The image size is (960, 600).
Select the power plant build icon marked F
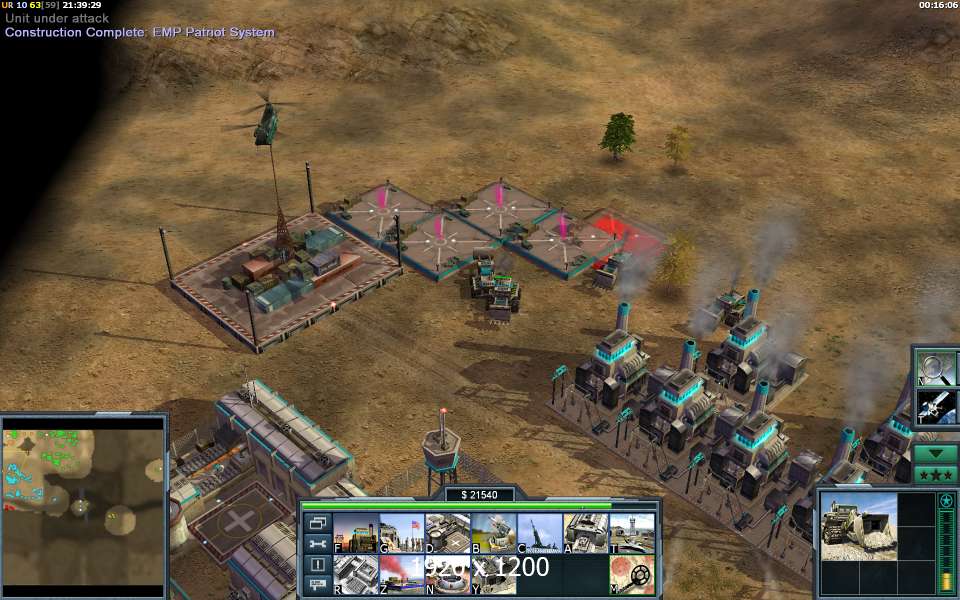(x=355, y=533)
